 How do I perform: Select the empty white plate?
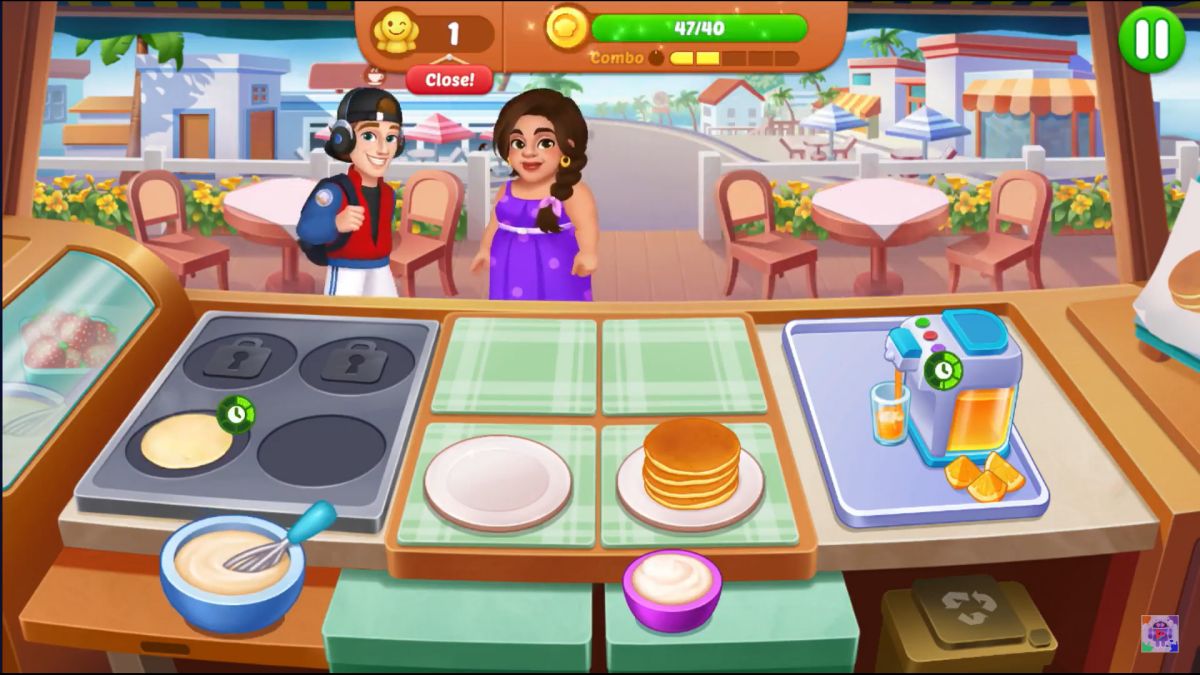coord(497,482)
